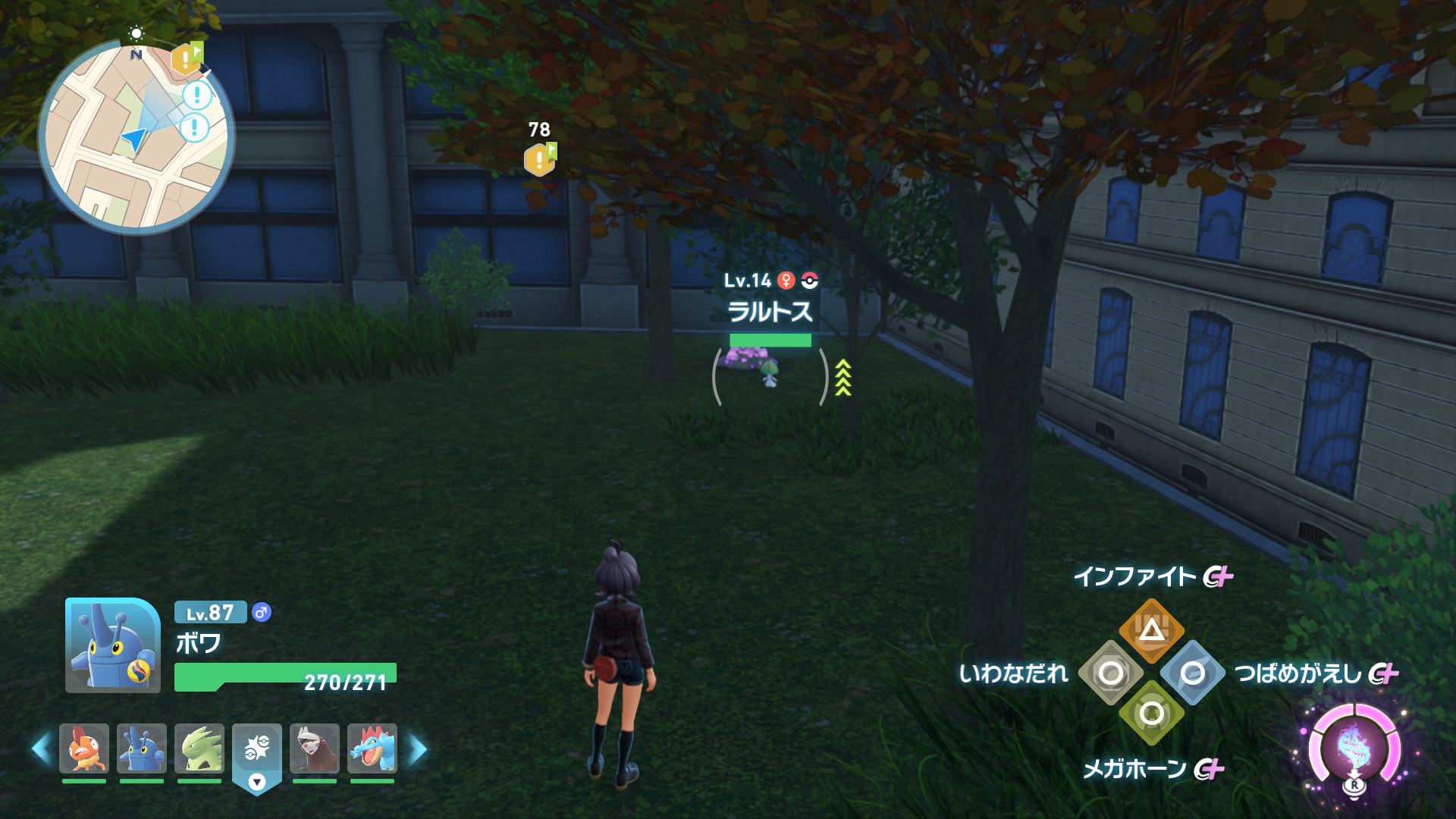The width and height of the screenshot is (1456, 819).
Task: Select the Feraligatr party slot
Action: [x=372, y=748]
